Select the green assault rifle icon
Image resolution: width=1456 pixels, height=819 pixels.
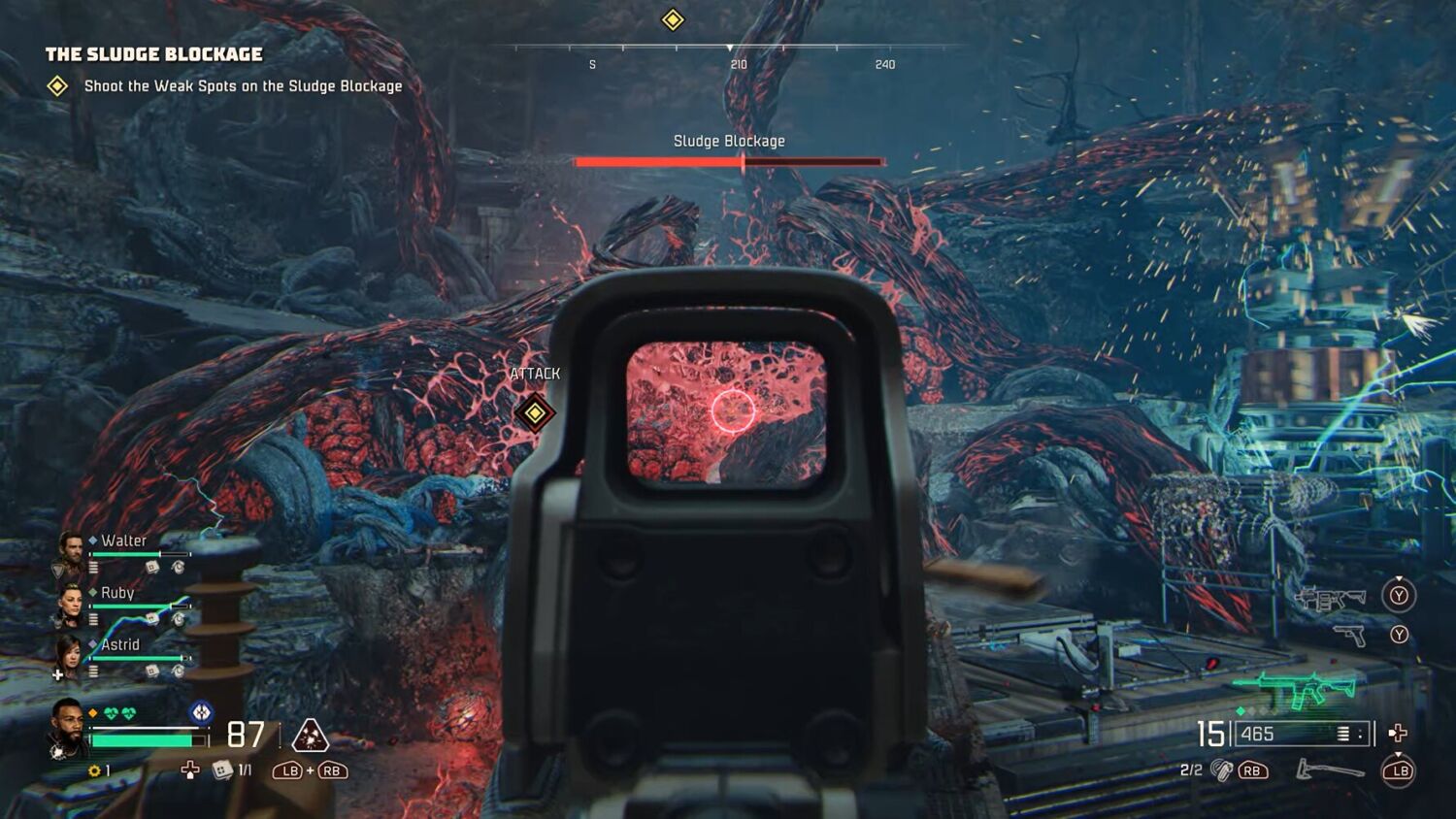[x=1295, y=689]
